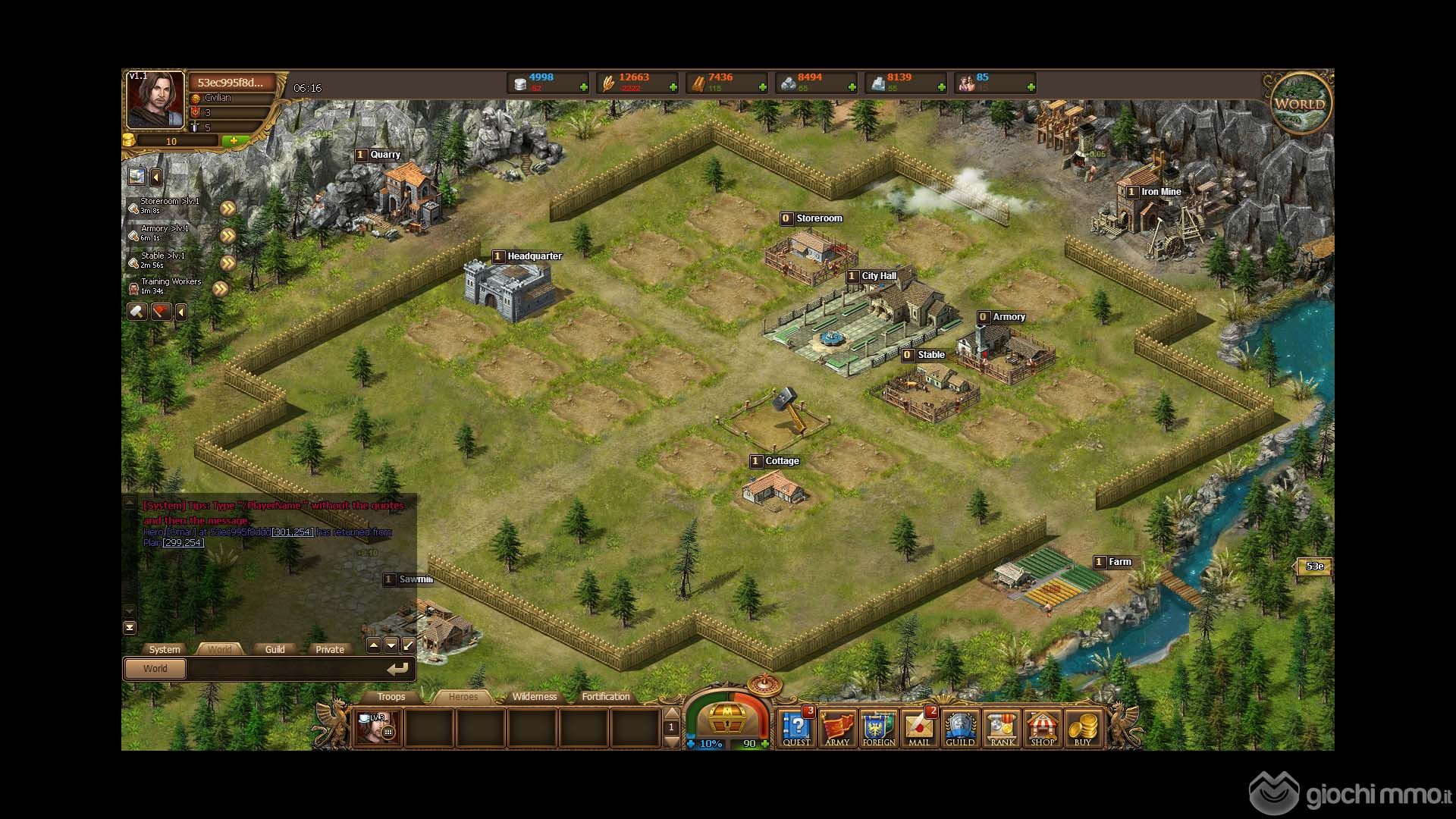Screen dimensions: 1456x819
Task: Open the Quest menu
Action: point(796,728)
